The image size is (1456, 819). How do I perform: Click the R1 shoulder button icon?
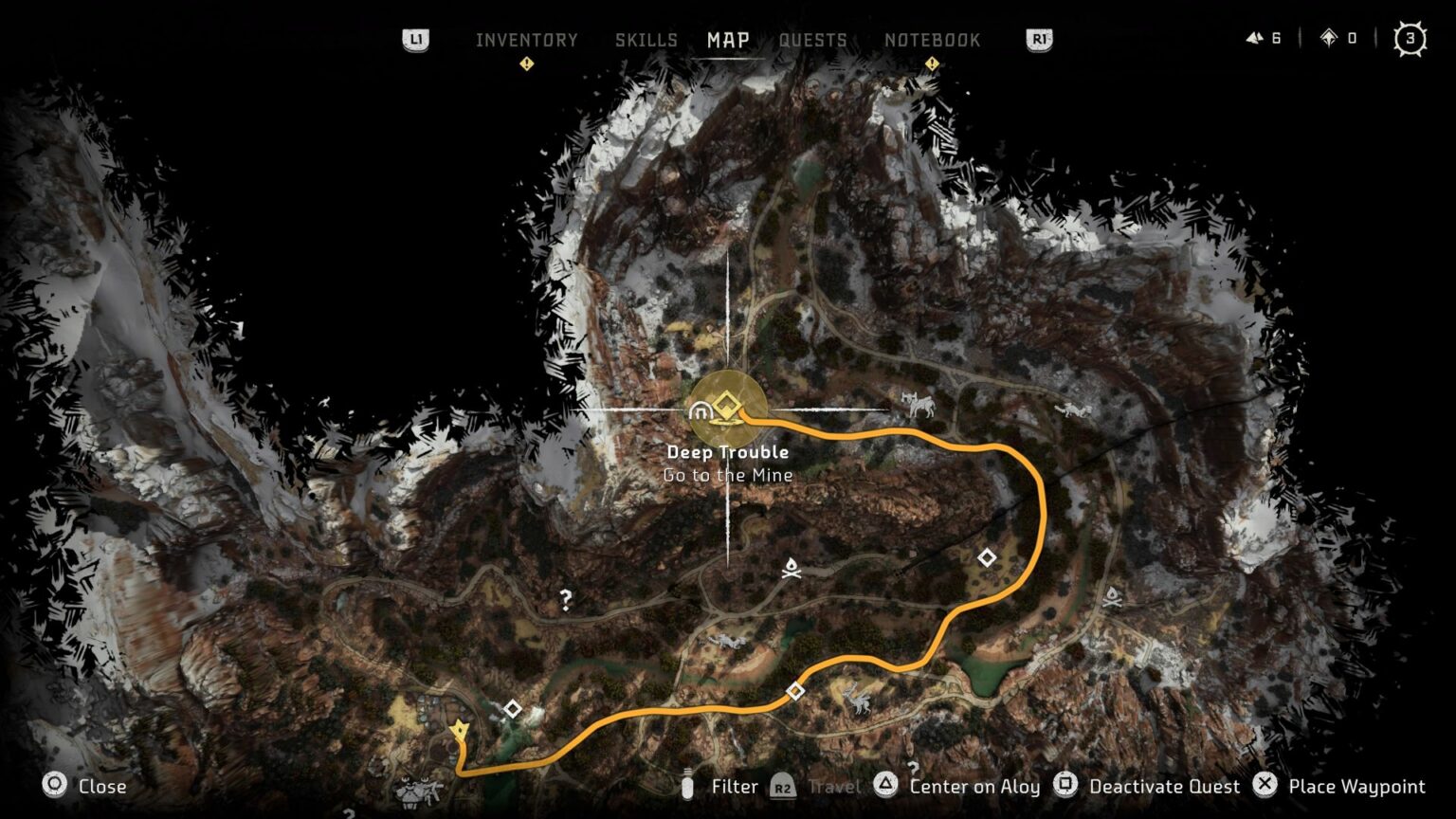point(1038,40)
